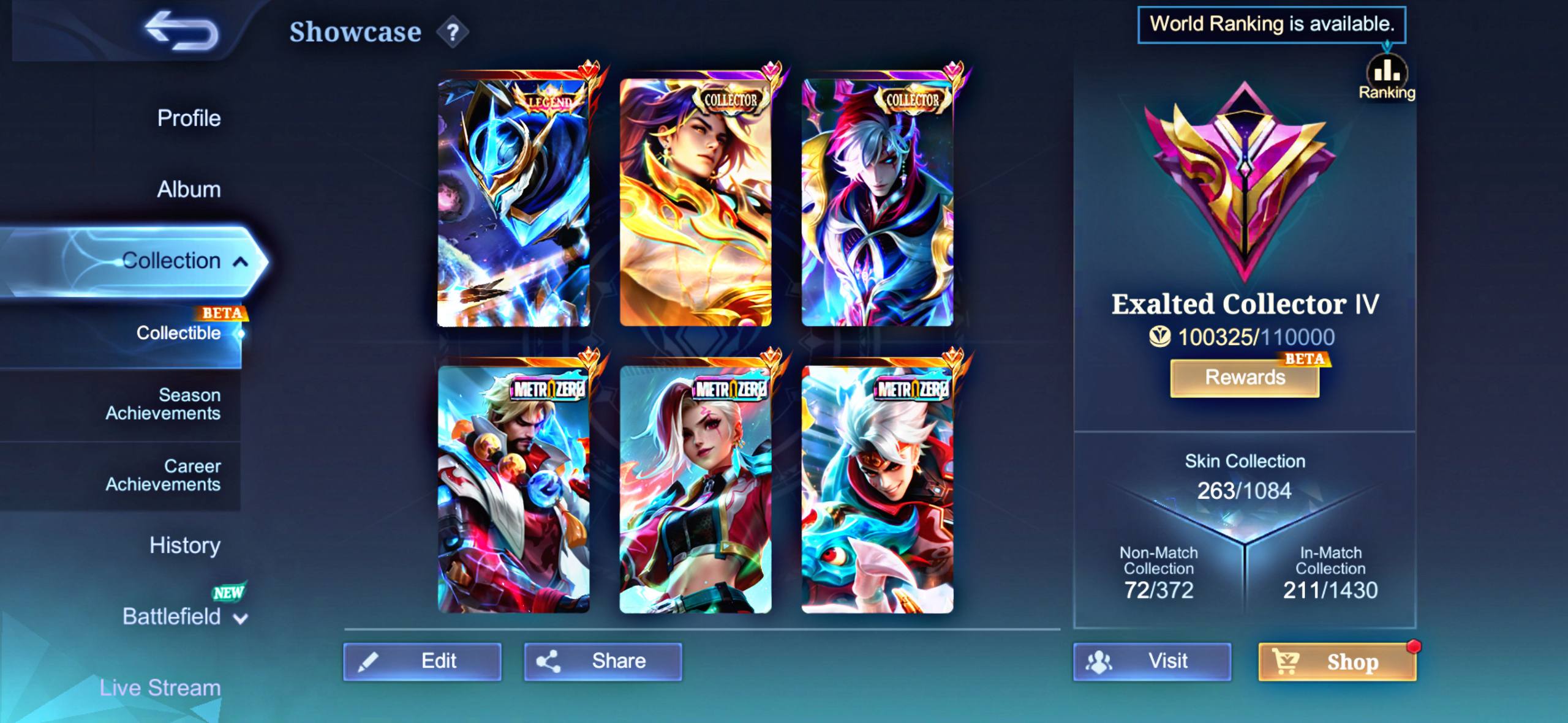Open the History tab
Viewport: 1568px width, 723px height.
[185, 545]
